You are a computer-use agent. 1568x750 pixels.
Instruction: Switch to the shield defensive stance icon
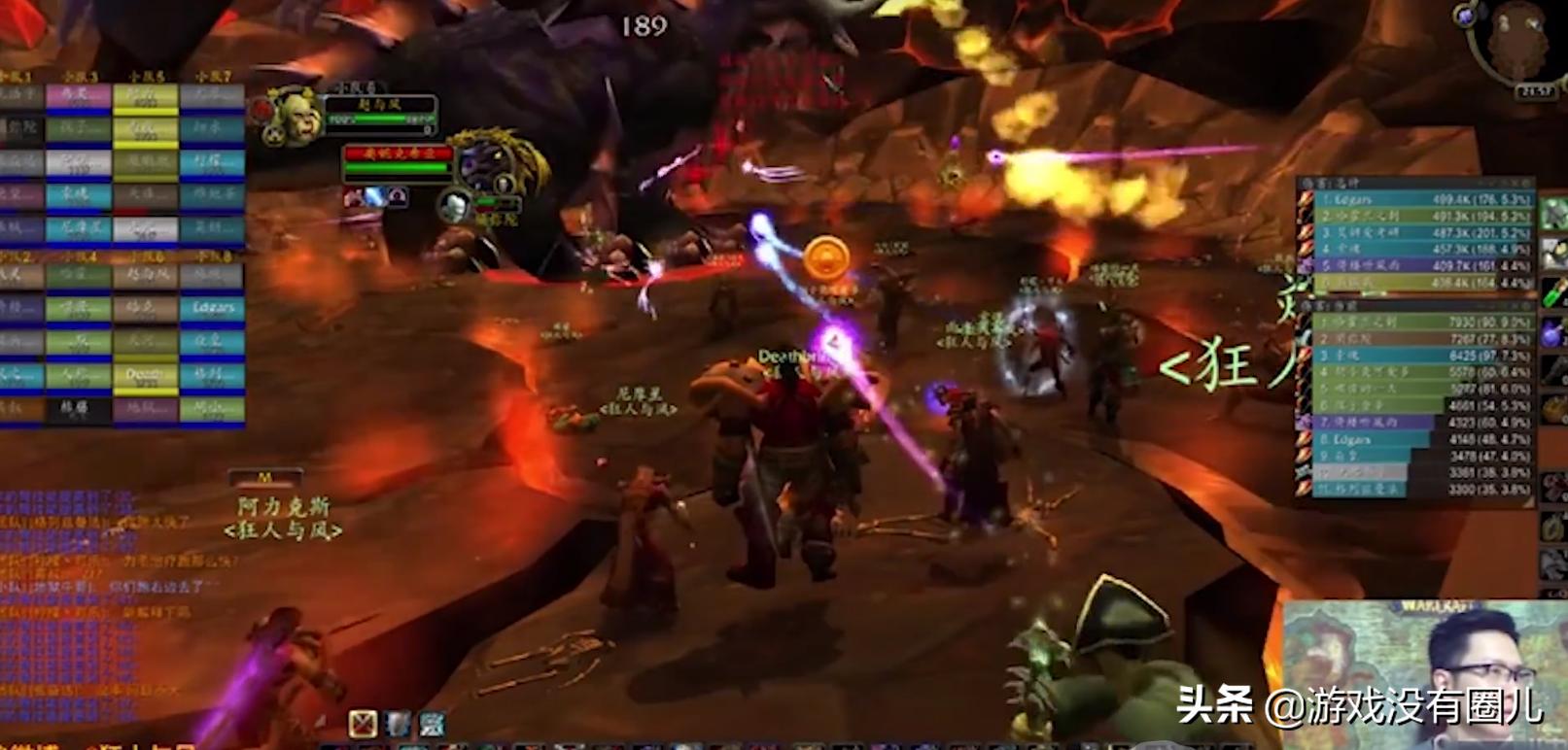click(x=398, y=723)
